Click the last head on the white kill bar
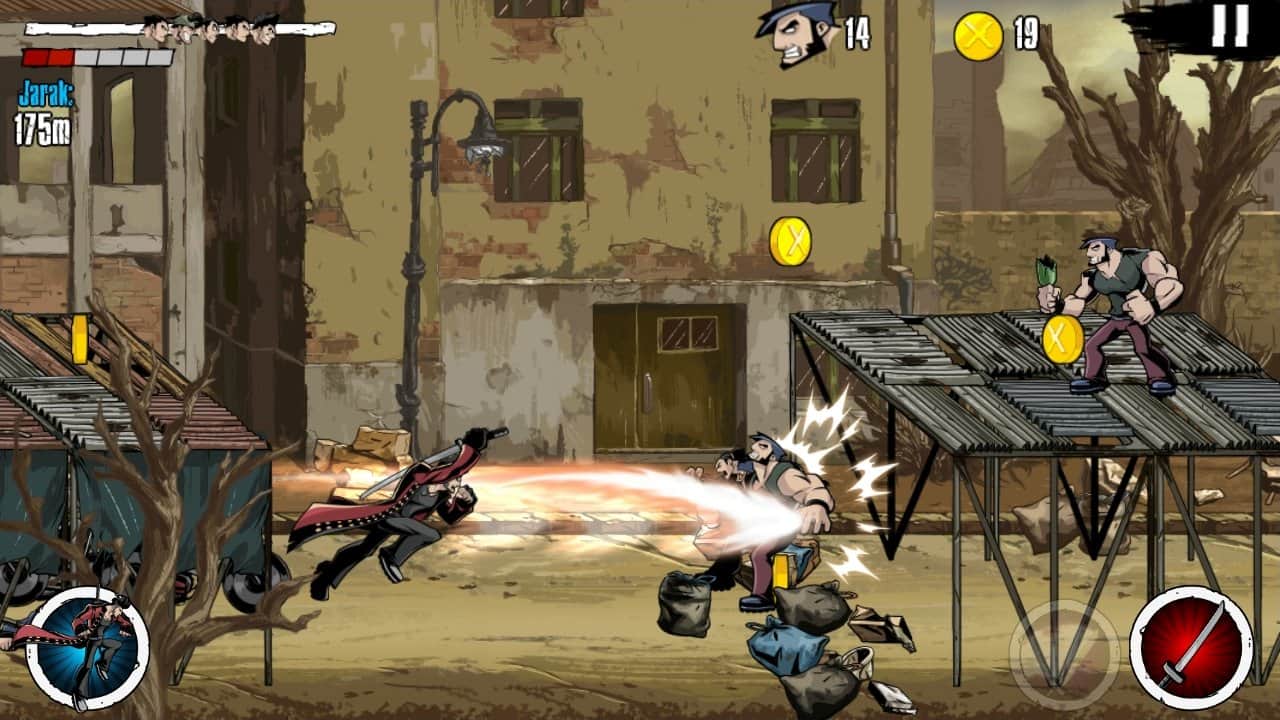 click(x=265, y=28)
